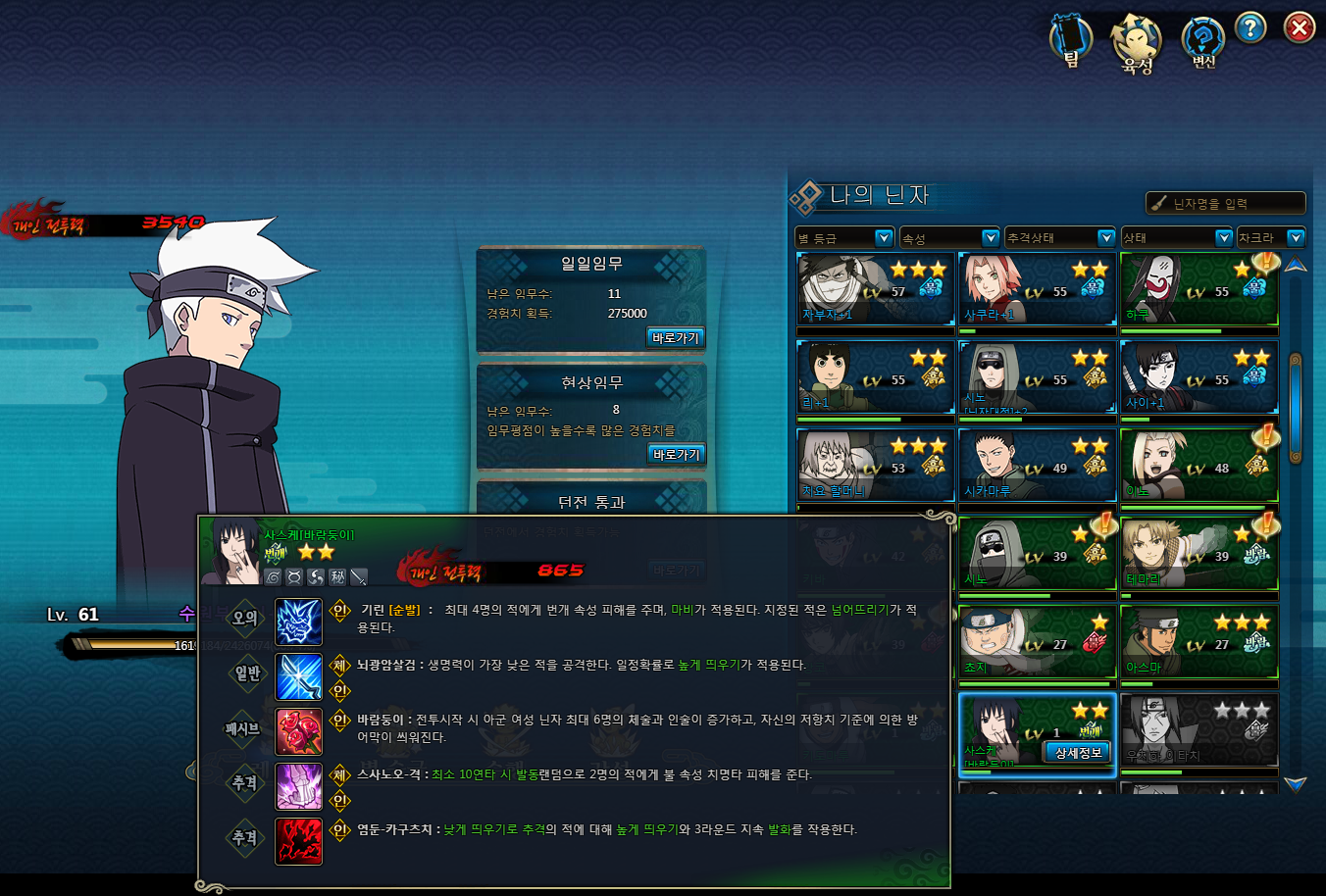Click the 상세정보 details button on Sasuke
The height and width of the screenshot is (896, 1326).
[1078, 753]
